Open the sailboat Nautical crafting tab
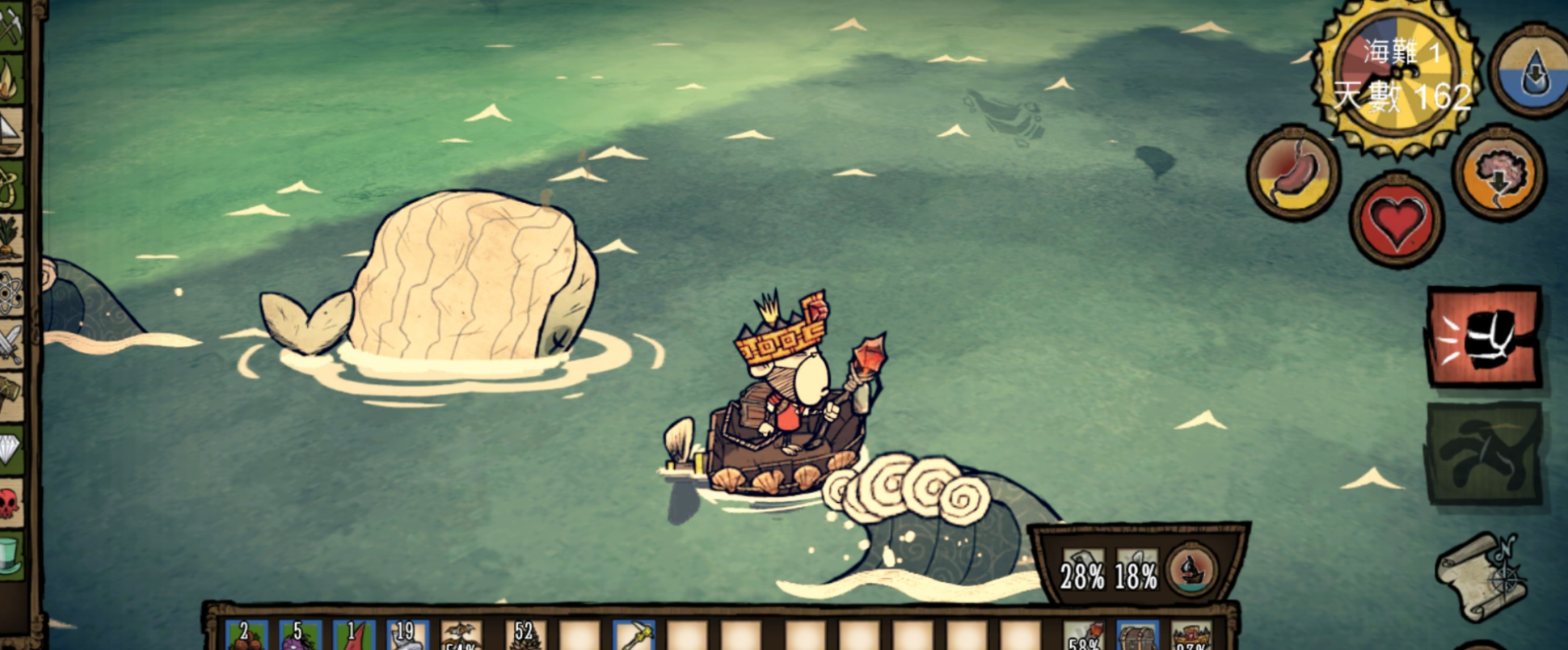The image size is (1568, 650). (x=11, y=131)
